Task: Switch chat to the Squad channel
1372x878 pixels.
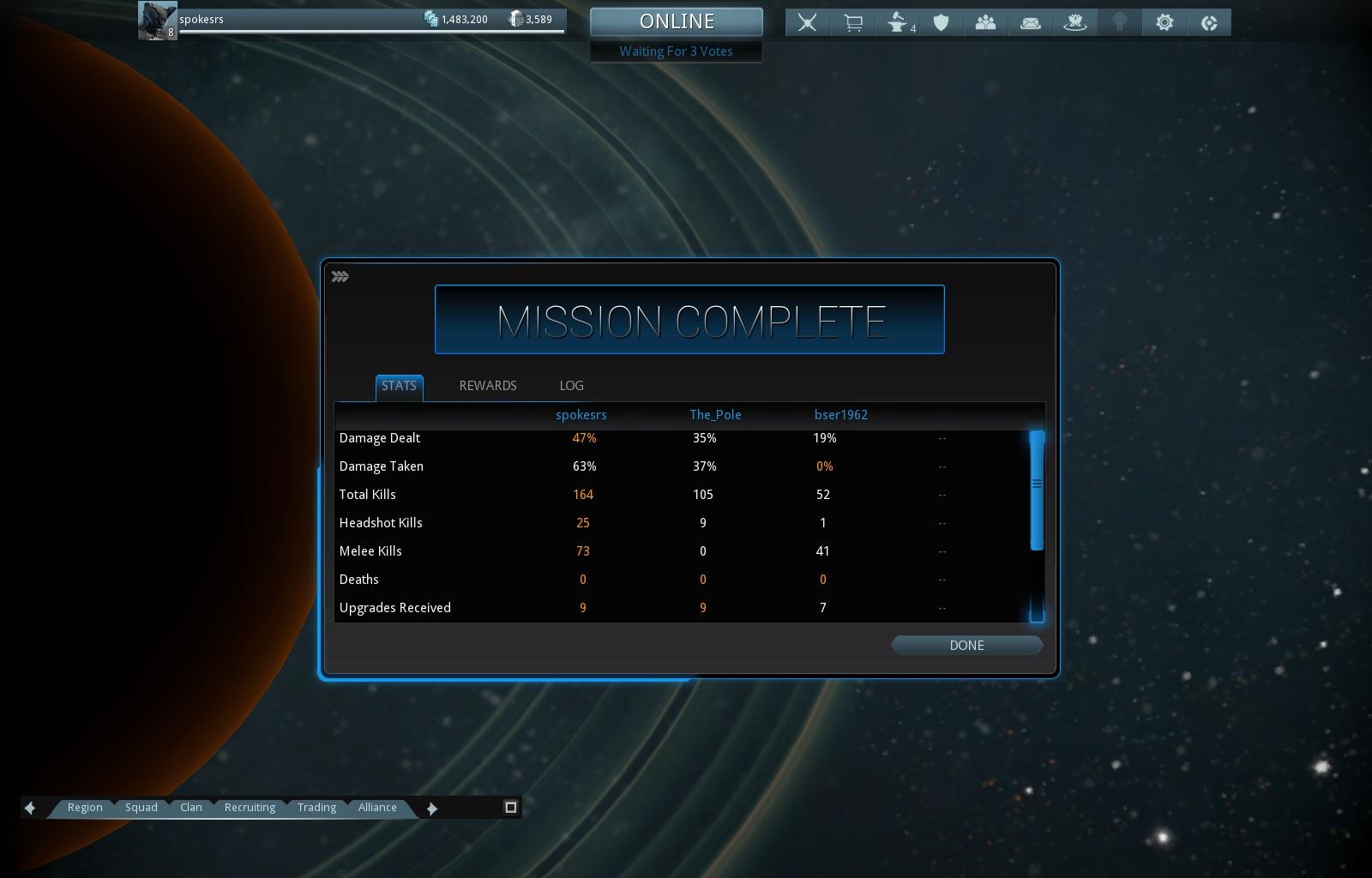Action: tap(141, 808)
